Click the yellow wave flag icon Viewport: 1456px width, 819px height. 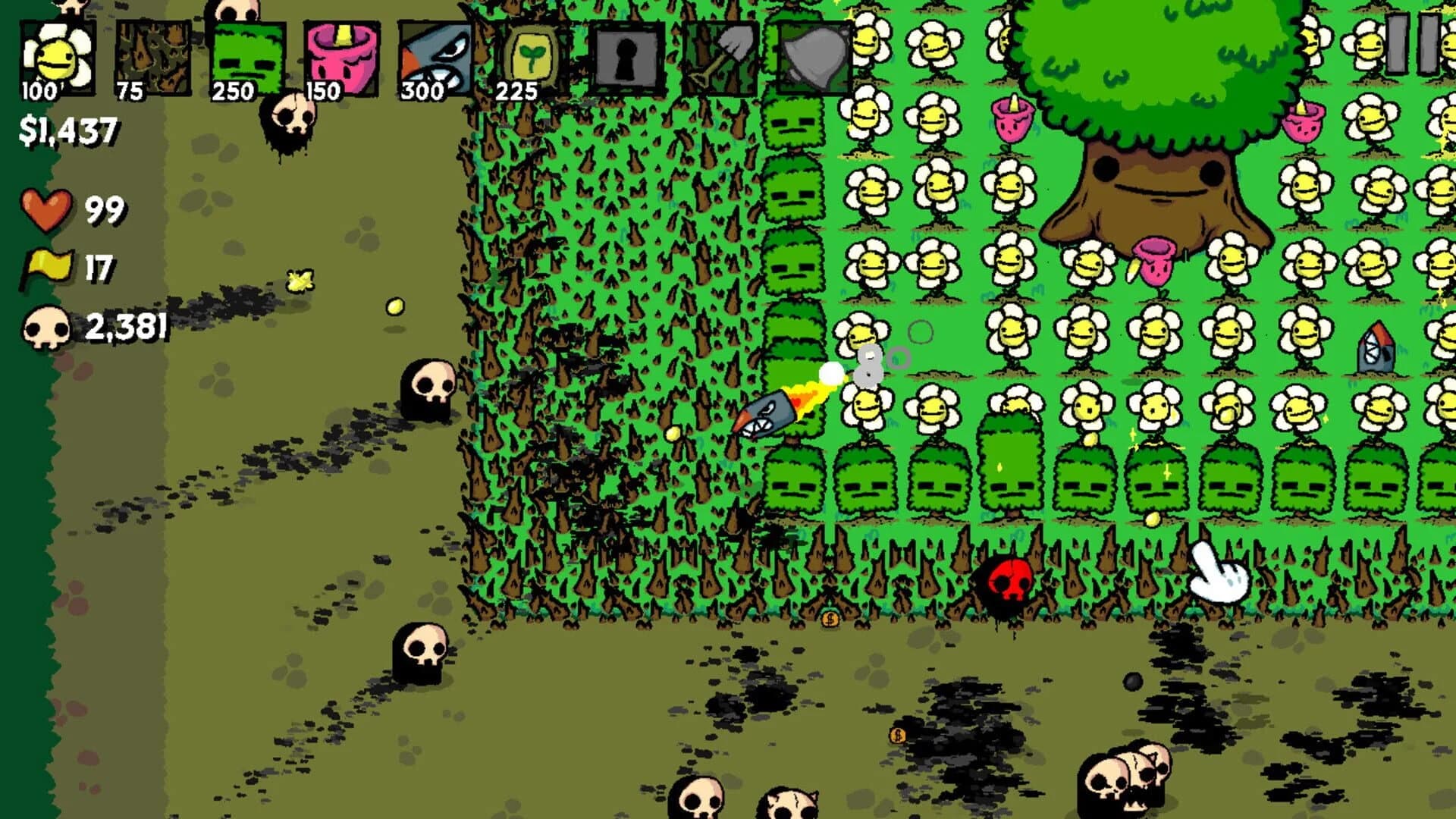47,266
